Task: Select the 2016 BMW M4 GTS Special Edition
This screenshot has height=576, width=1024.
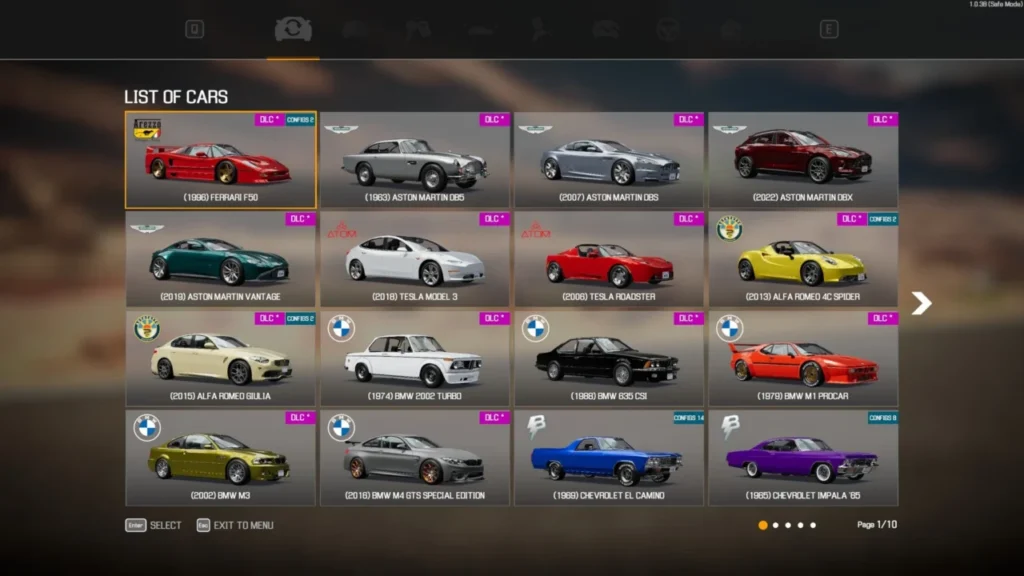Action: 415,457
